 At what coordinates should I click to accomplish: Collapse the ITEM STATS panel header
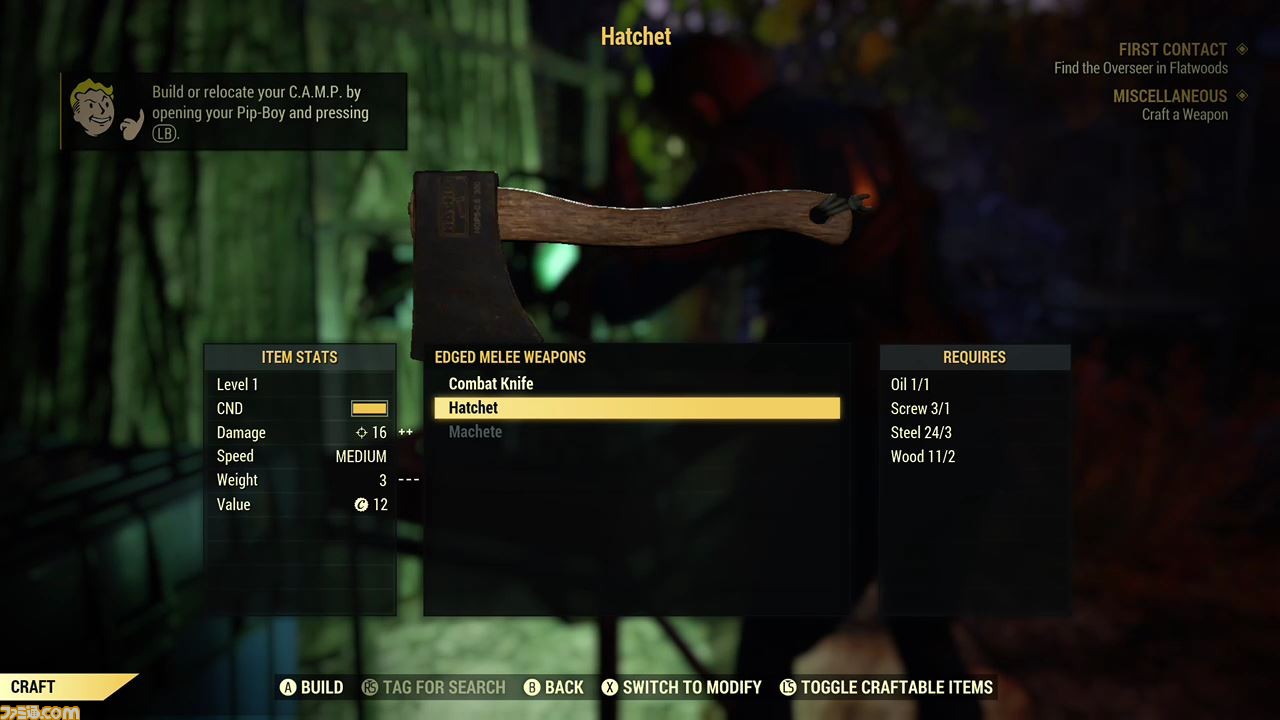299,357
